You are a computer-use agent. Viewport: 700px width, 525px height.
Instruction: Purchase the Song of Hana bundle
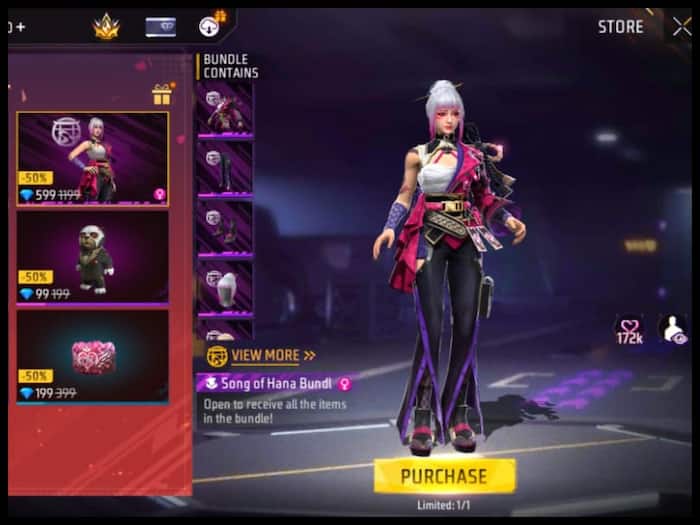click(x=444, y=476)
